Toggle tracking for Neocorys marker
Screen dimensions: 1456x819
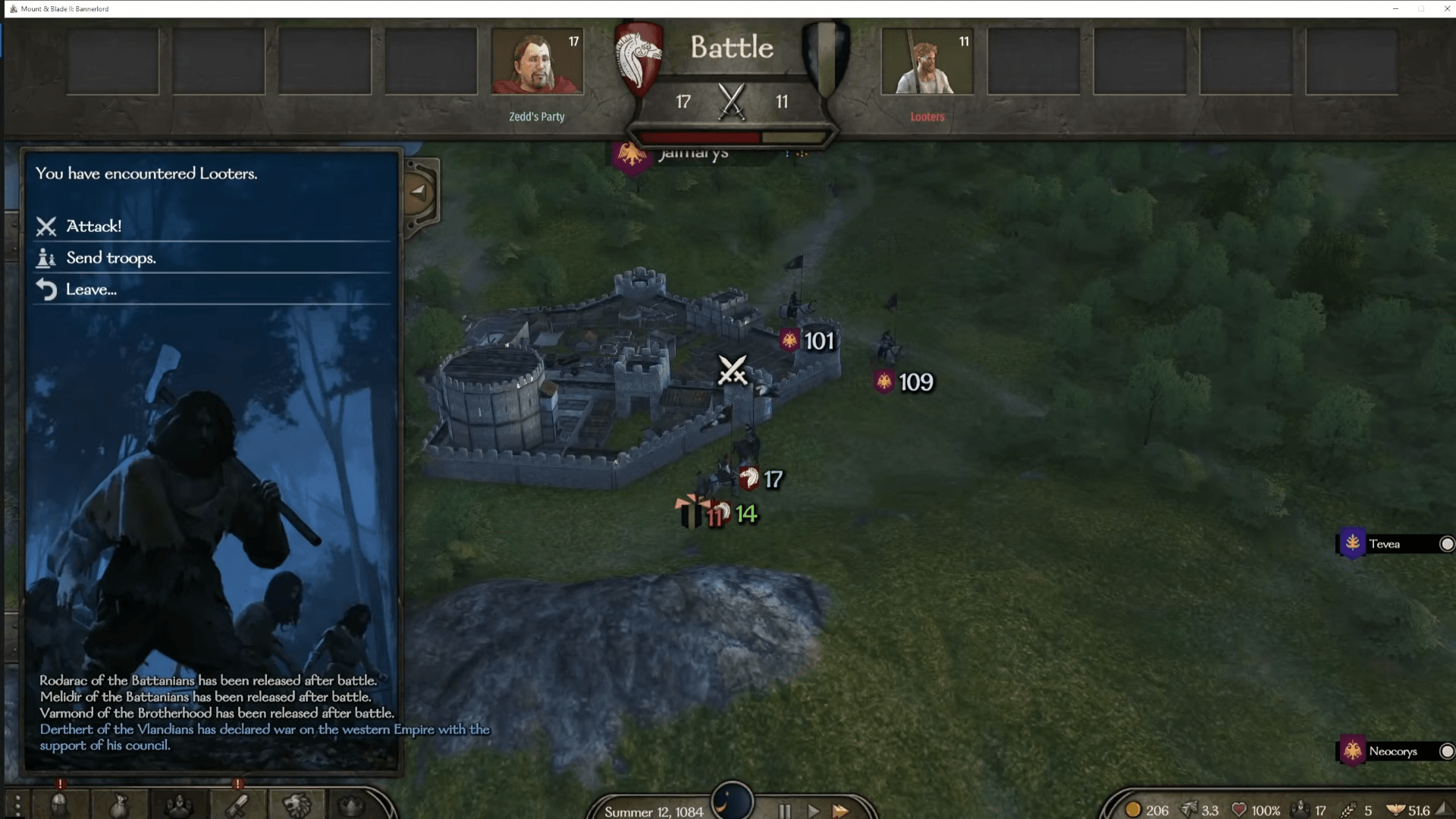pos(1446,752)
